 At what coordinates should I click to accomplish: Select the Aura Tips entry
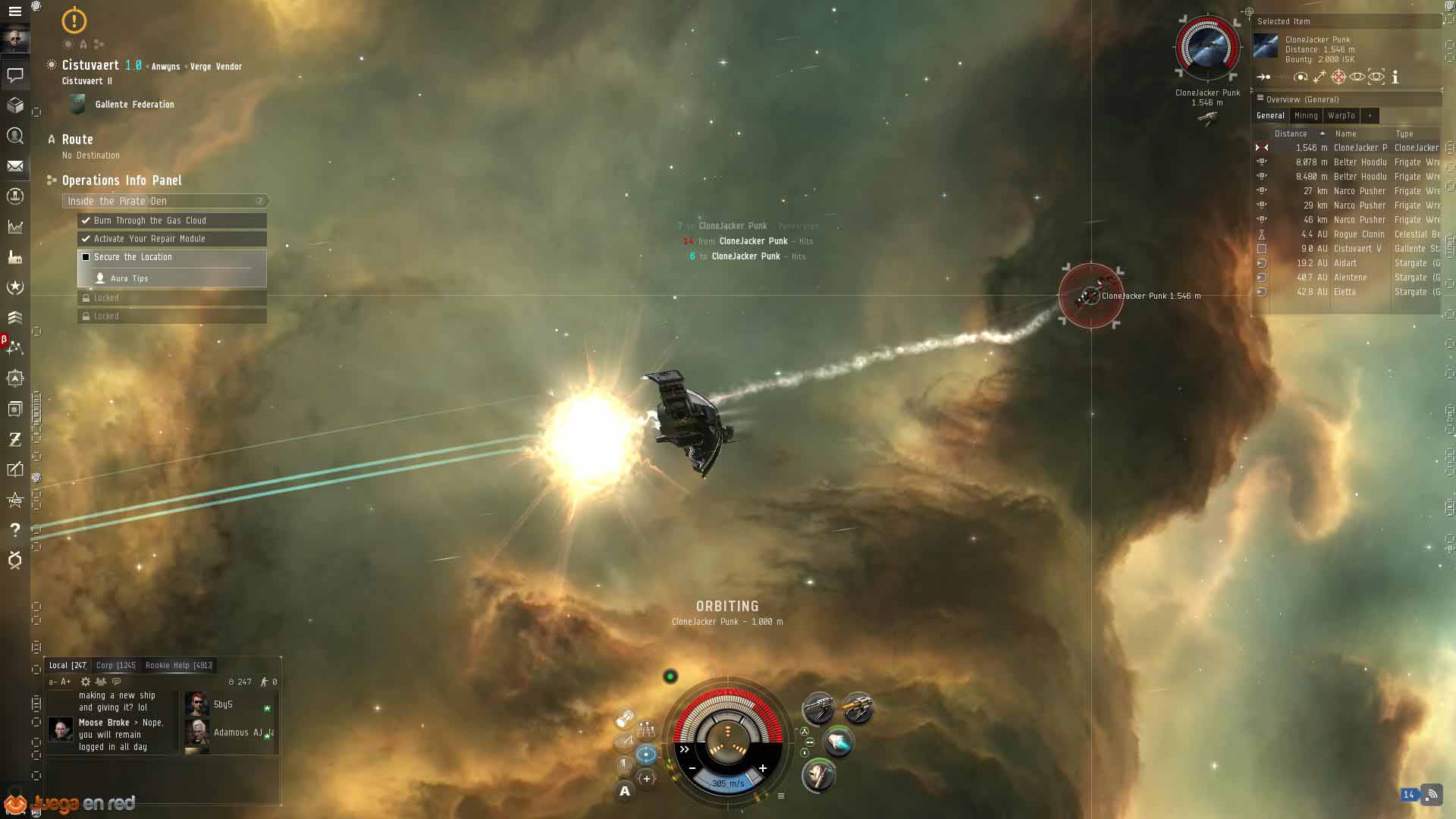click(x=129, y=278)
